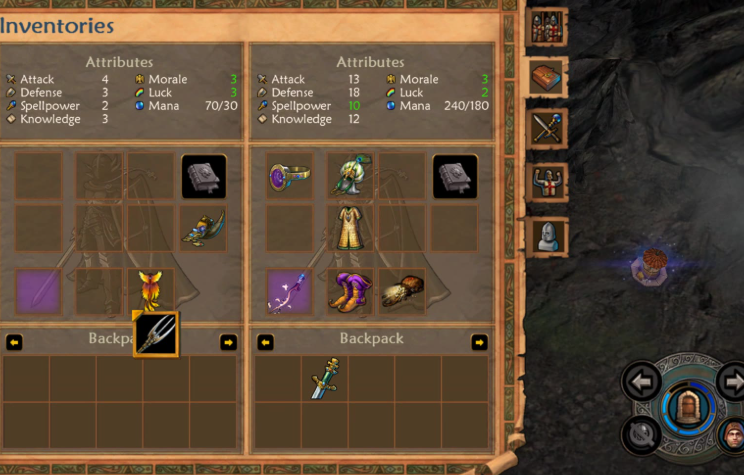Switch to the crossed sword and staff tab
Screen dimensions: 744x475
tap(549, 129)
